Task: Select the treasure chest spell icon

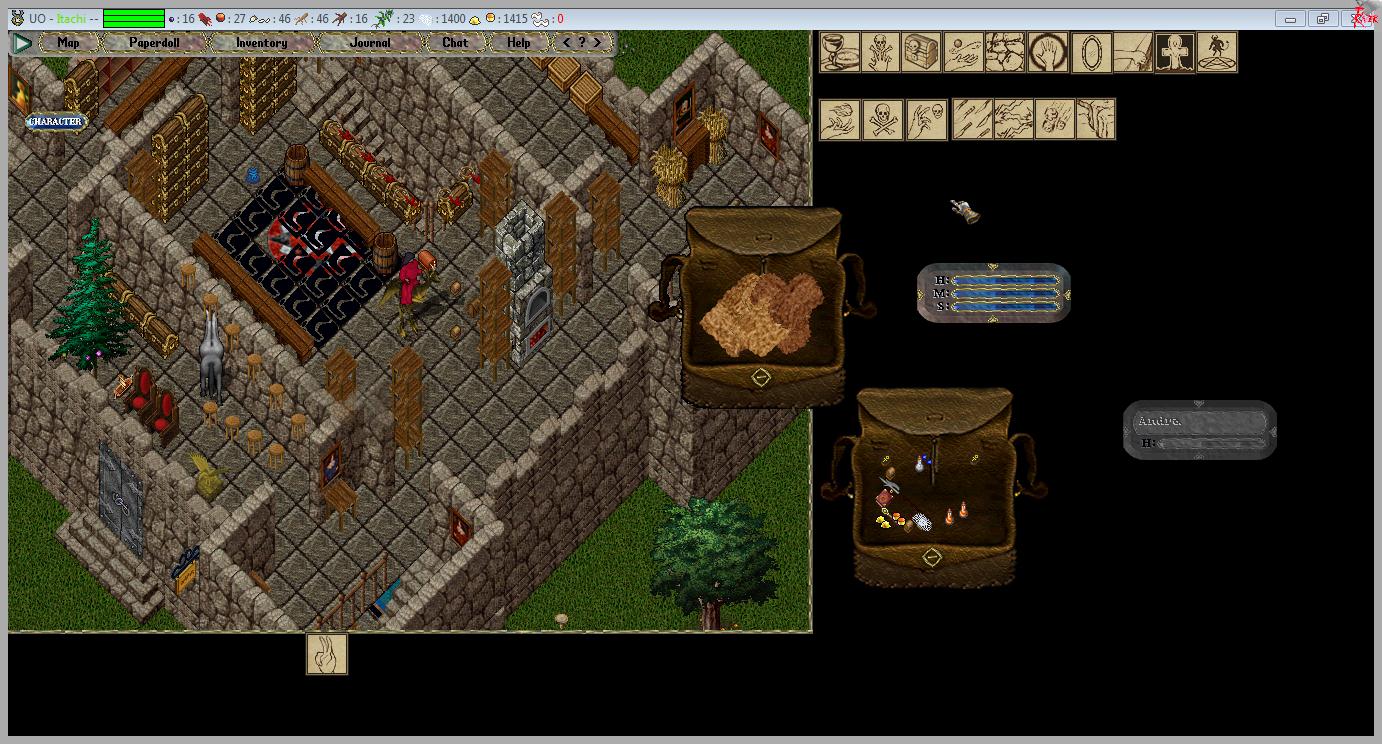Action: click(922, 52)
